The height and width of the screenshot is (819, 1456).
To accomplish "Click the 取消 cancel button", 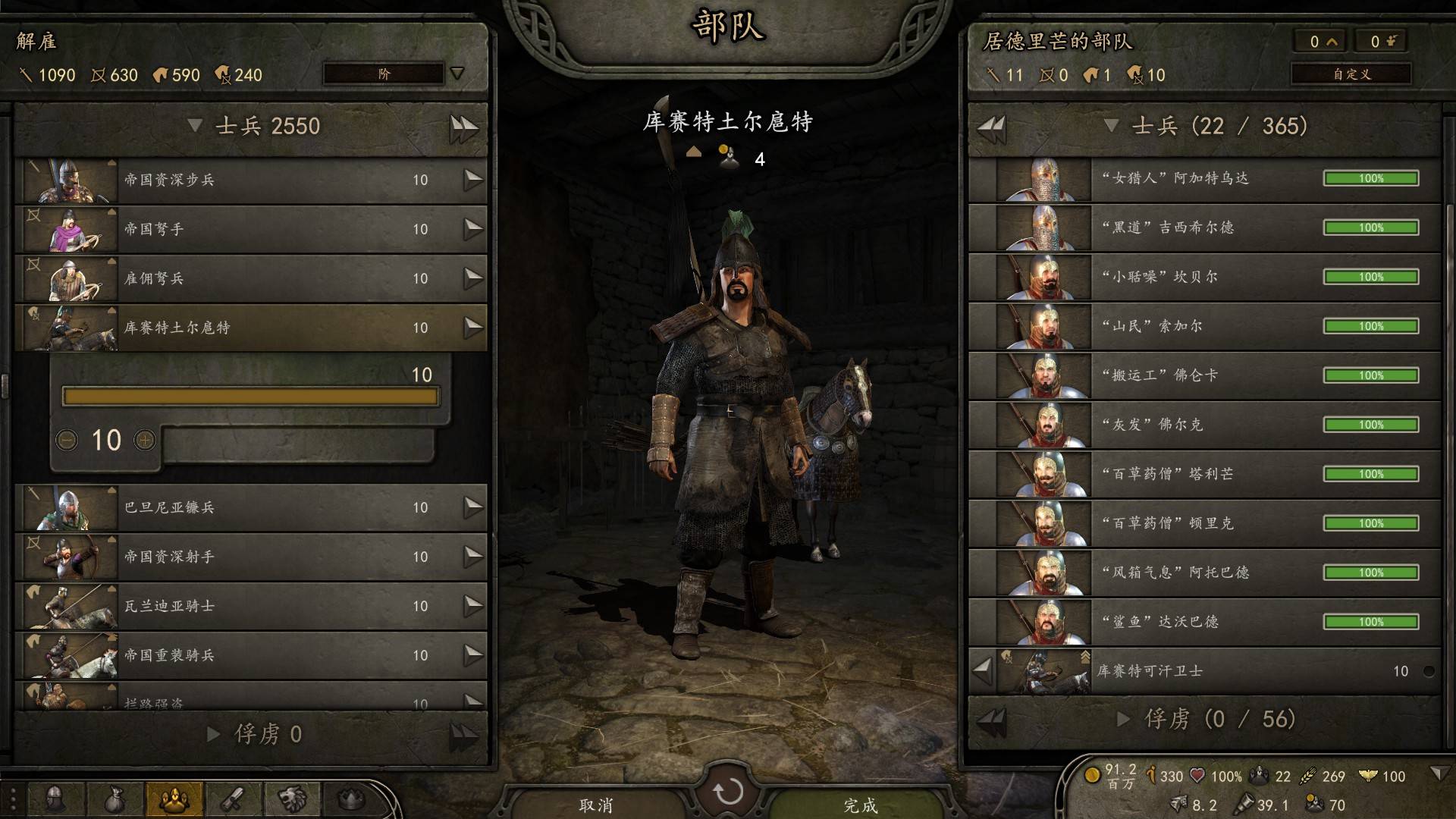I will pyautogui.click(x=595, y=804).
